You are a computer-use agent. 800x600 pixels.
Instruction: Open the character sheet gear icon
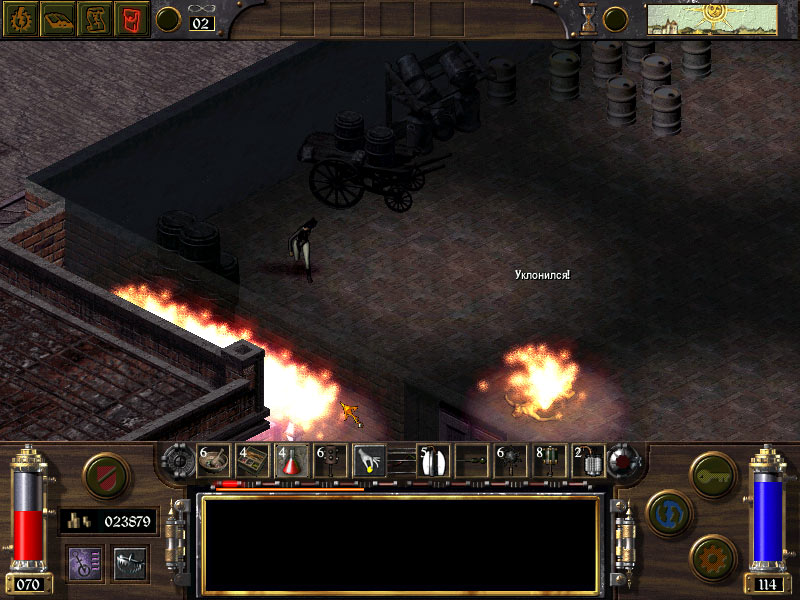coord(20,19)
